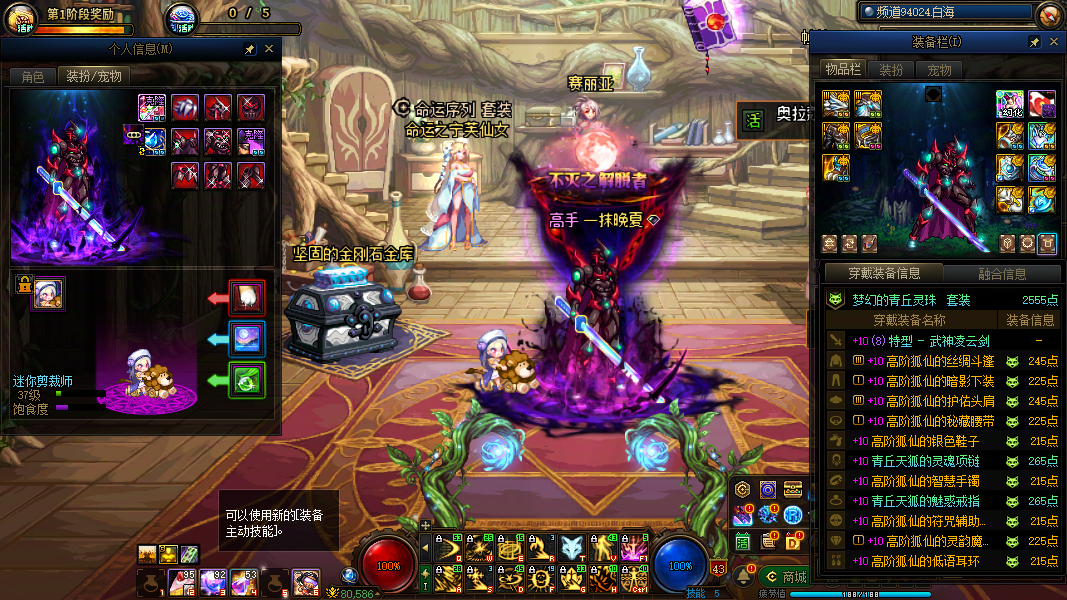Open the 宠物 pet tab in equipment panel

tap(939, 70)
